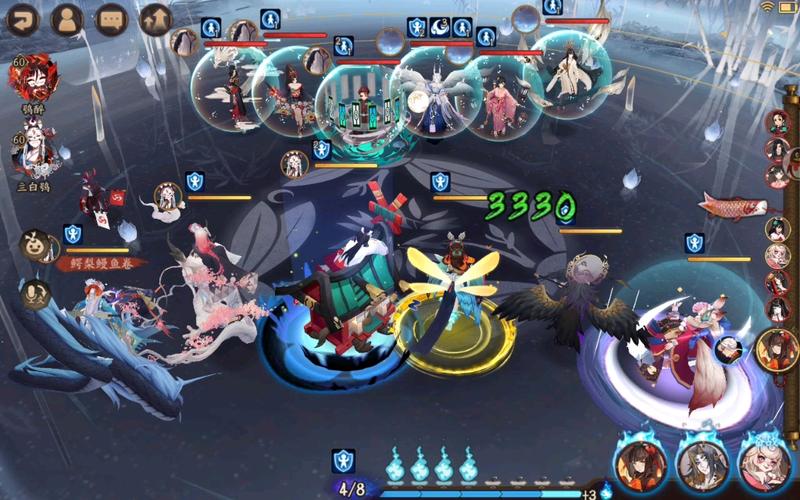Tap the back arrow button
Image resolution: width=800 pixels, height=500 pixels.
click(x=22, y=19)
